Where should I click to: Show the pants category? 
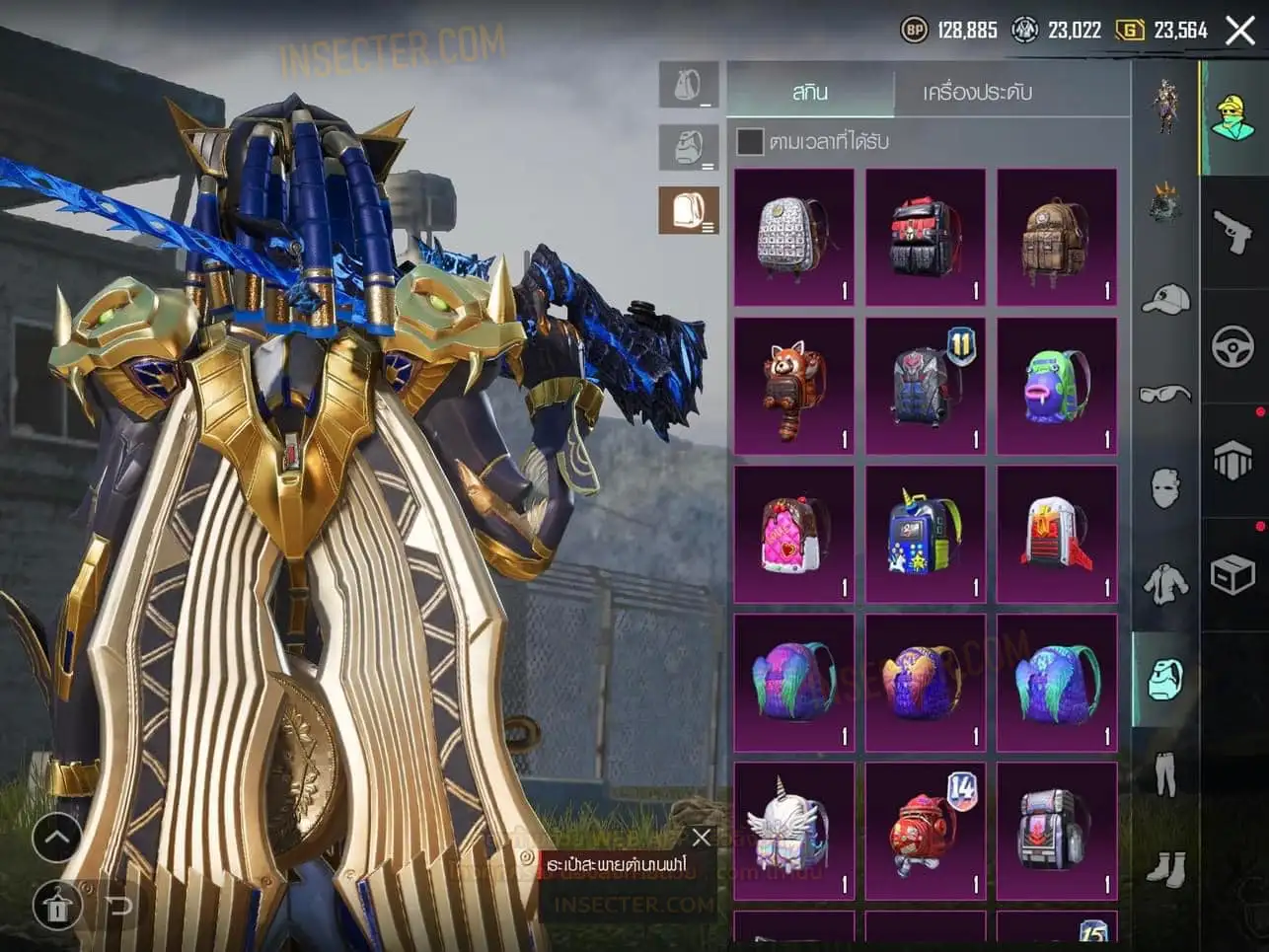(1165, 772)
